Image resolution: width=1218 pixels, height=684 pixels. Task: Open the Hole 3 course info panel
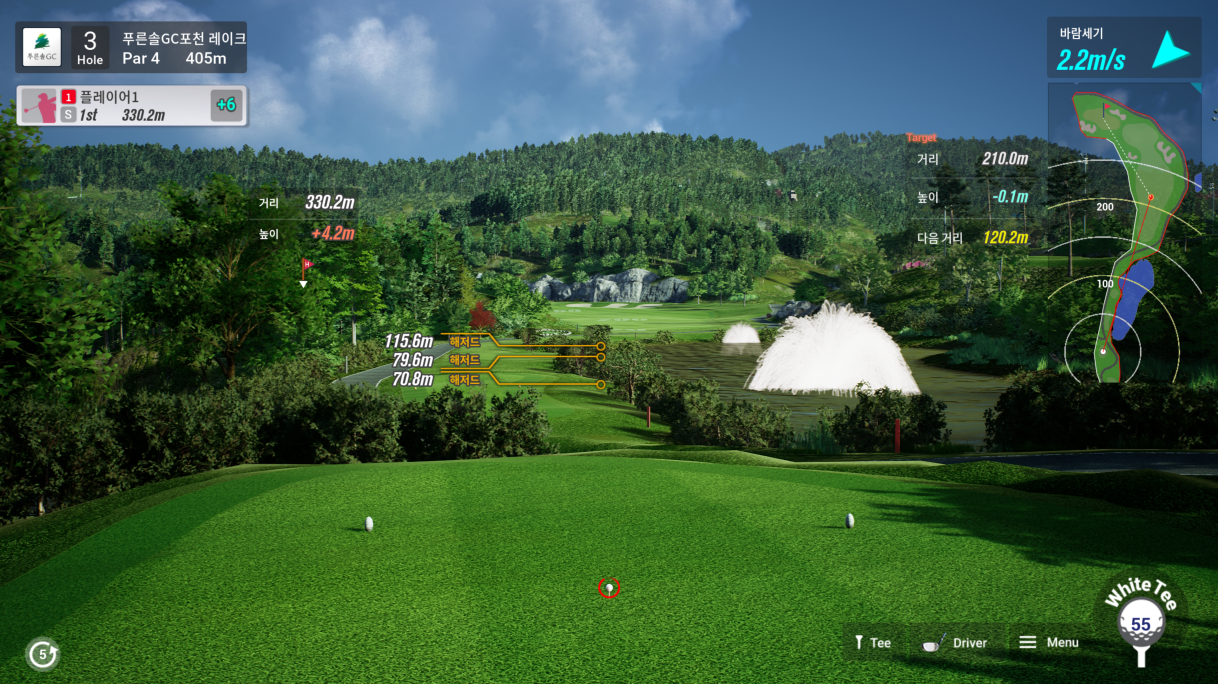coord(131,48)
